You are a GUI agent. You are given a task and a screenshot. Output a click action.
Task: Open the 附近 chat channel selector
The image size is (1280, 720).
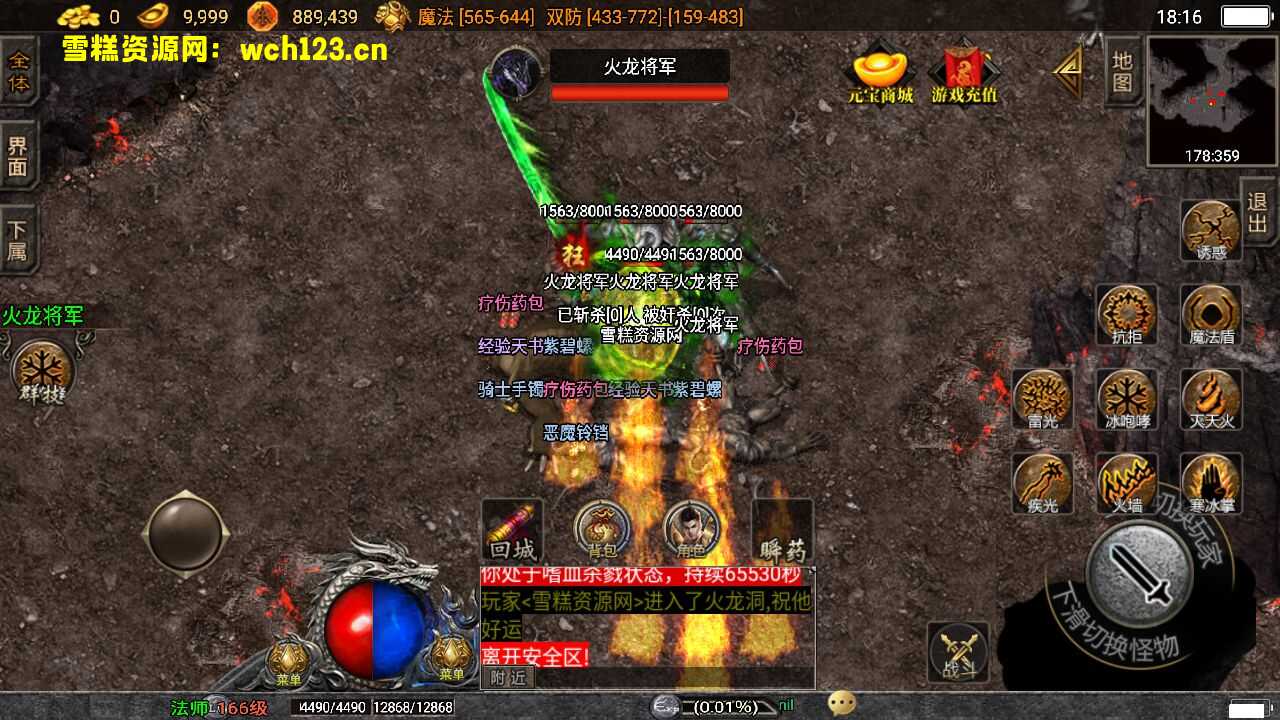[510, 676]
